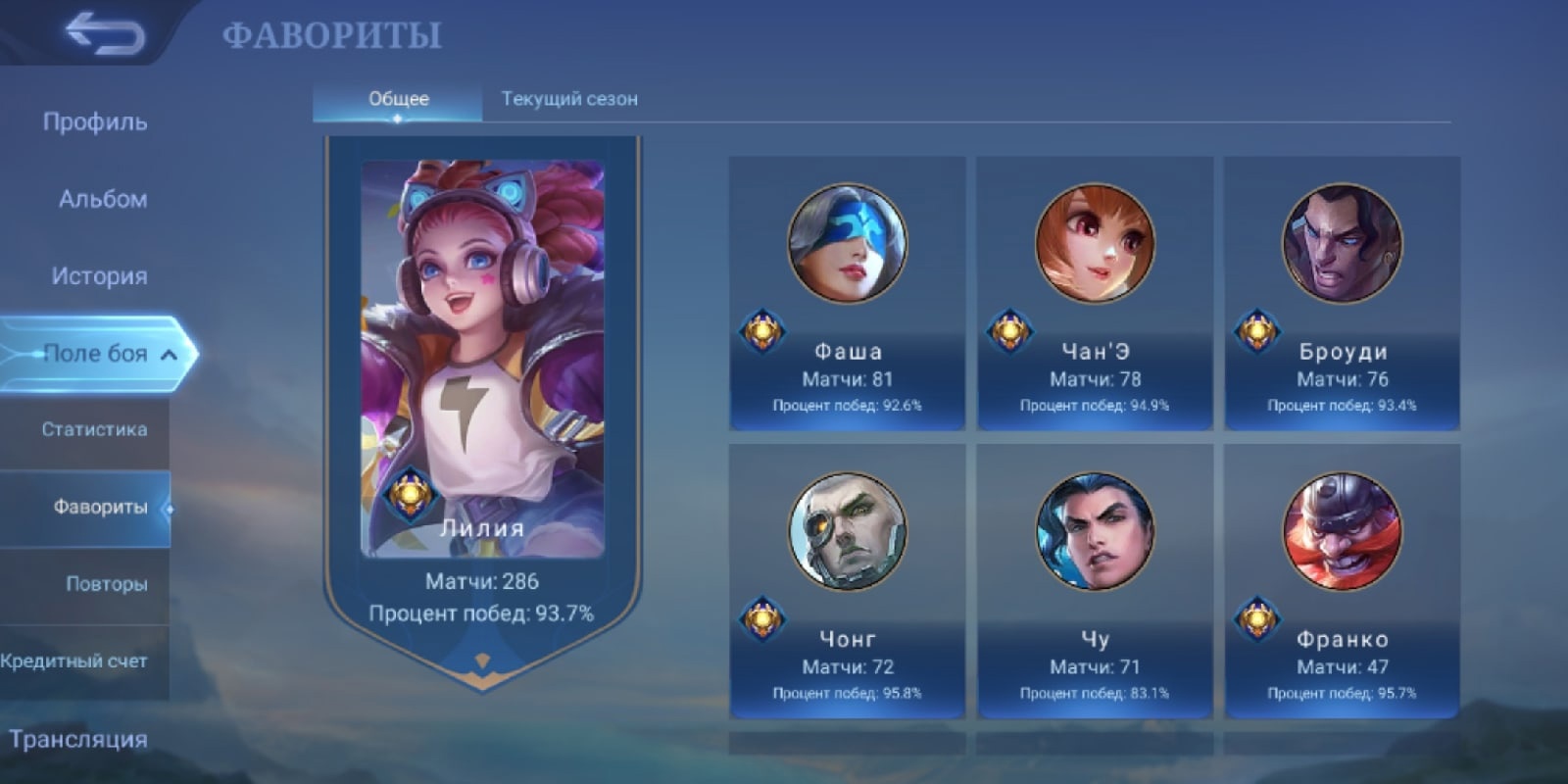Show the История section

pyautogui.click(x=99, y=276)
